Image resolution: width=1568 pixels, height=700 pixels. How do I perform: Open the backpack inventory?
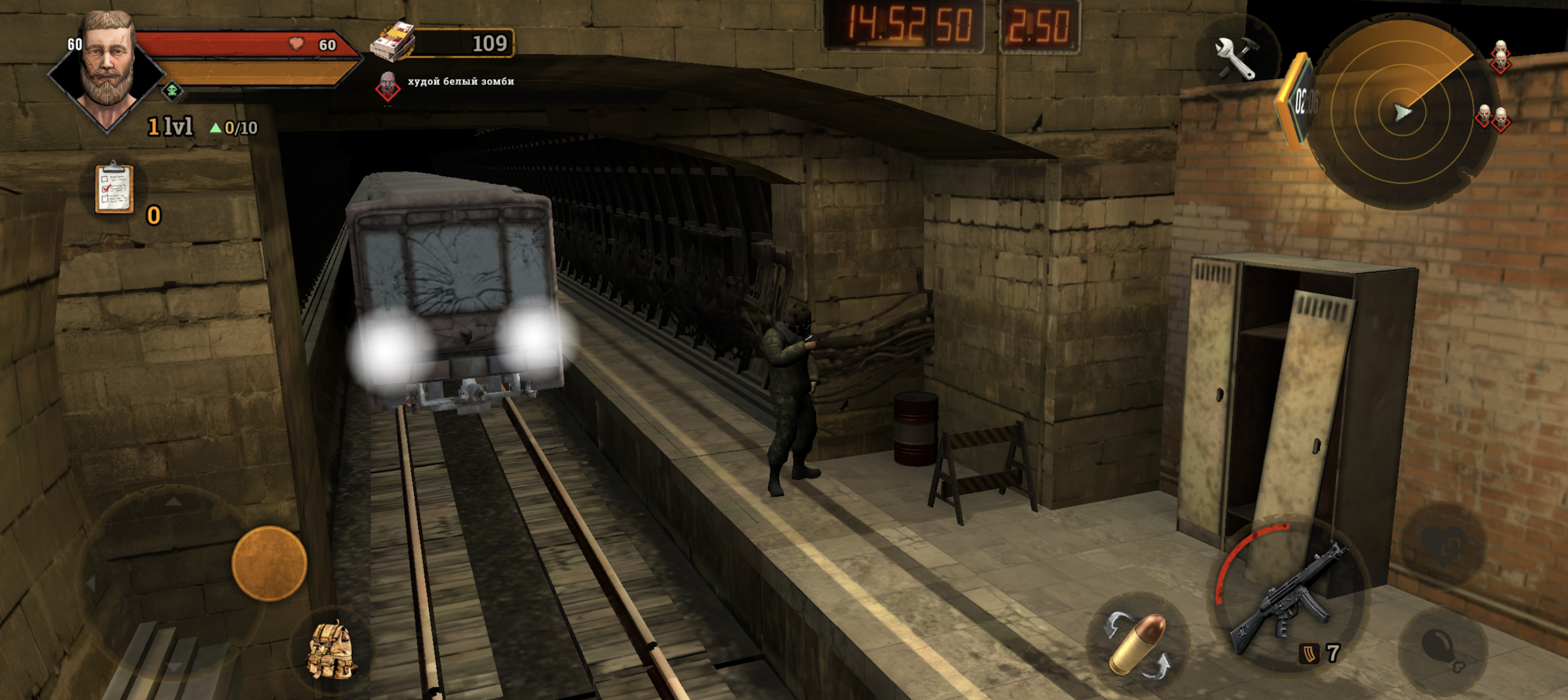(333, 648)
